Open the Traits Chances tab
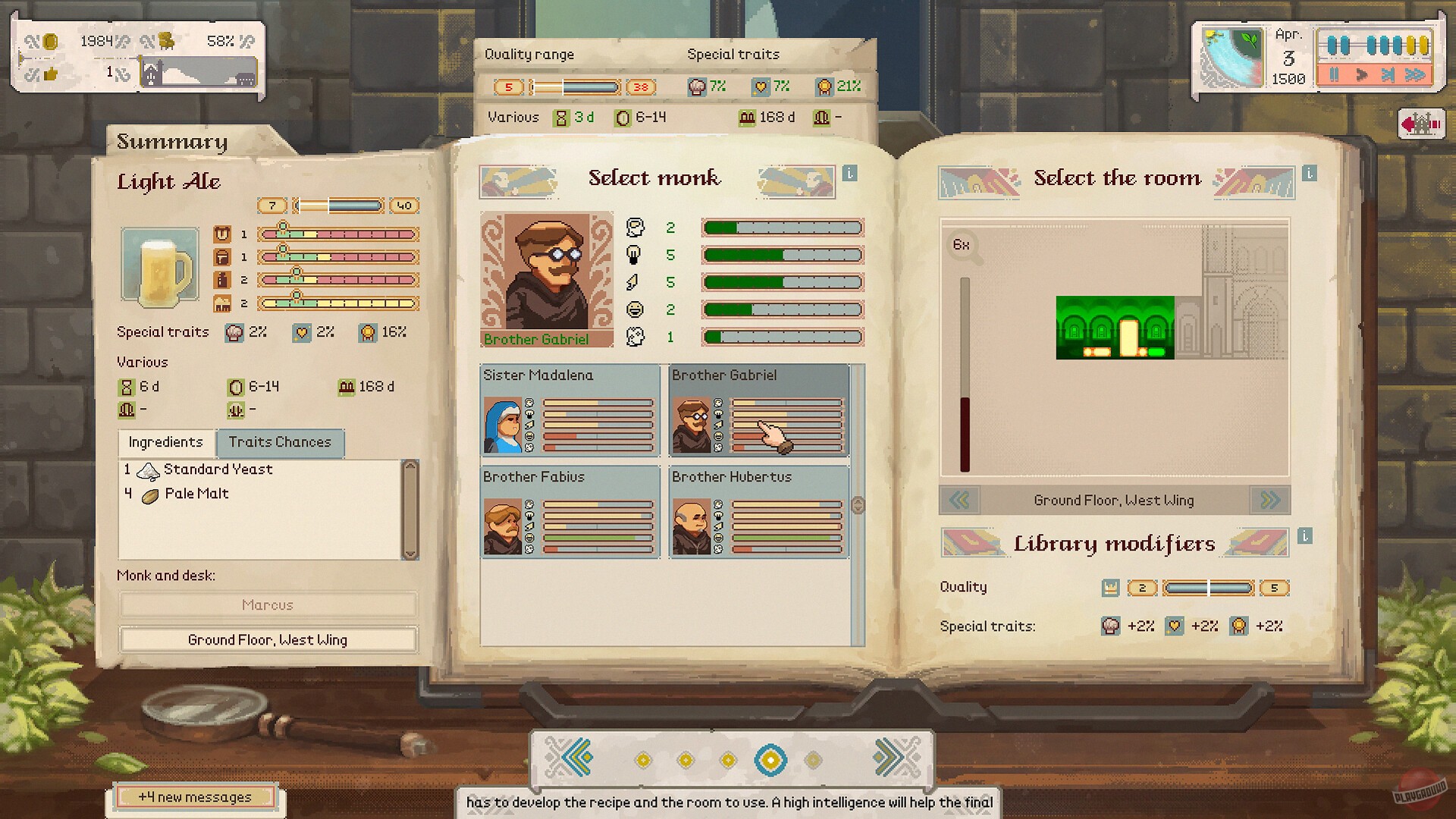The height and width of the screenshot is (819, 1456). click(280, 442)
